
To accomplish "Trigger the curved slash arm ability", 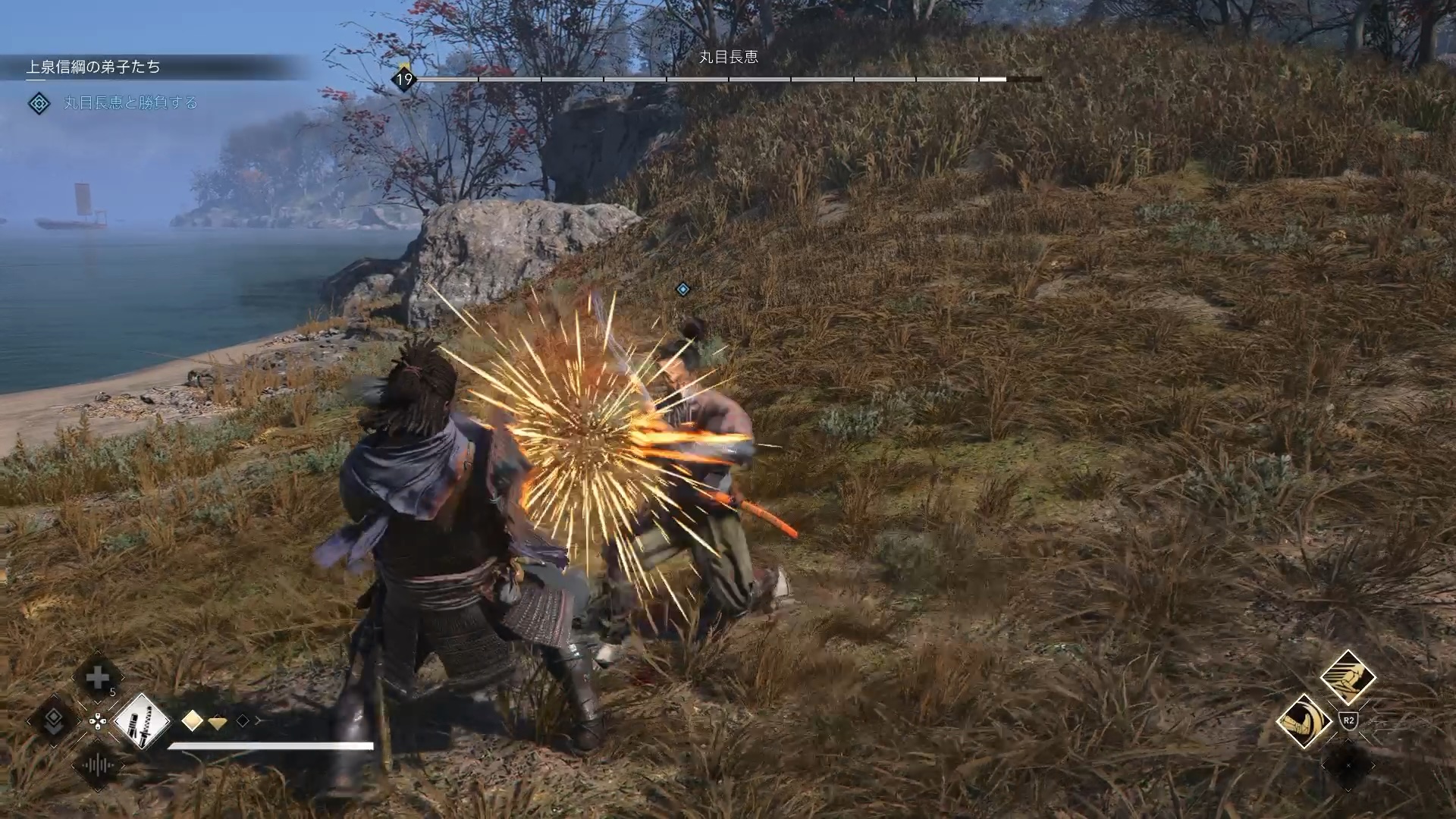I will point(1304,721).
